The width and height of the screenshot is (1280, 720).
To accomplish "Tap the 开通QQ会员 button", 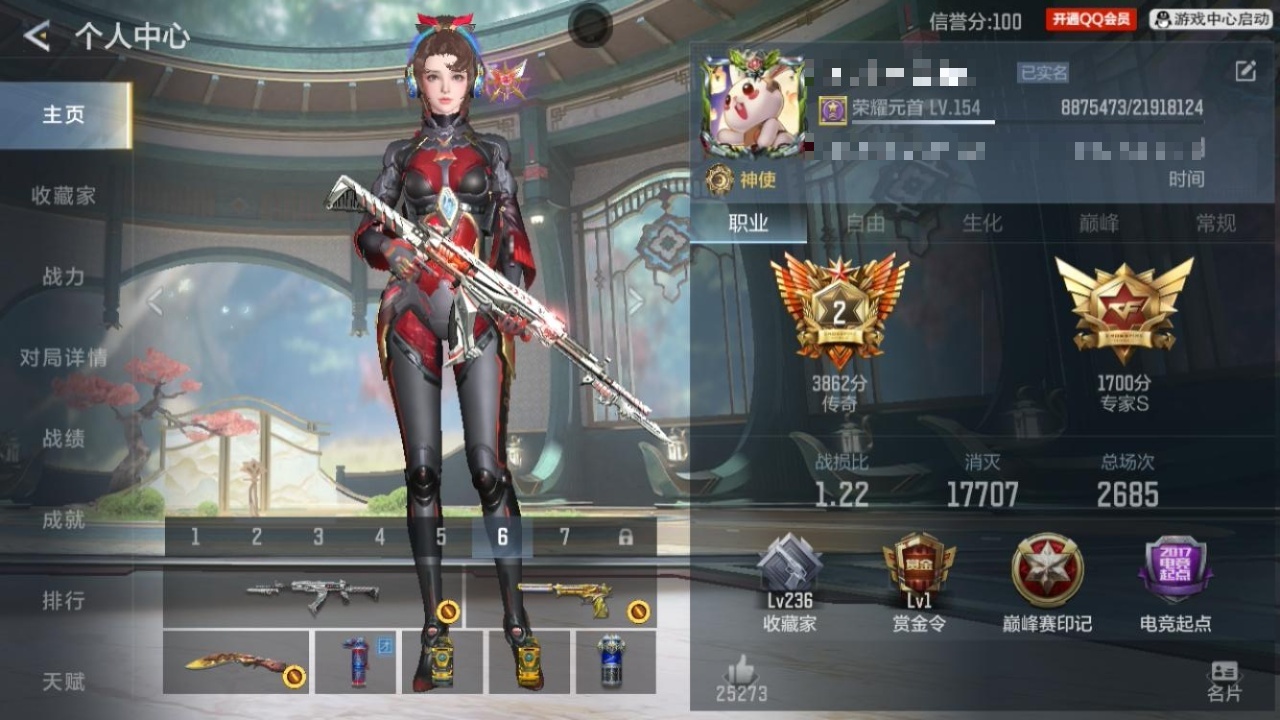I will click(x=1091, y=20).
